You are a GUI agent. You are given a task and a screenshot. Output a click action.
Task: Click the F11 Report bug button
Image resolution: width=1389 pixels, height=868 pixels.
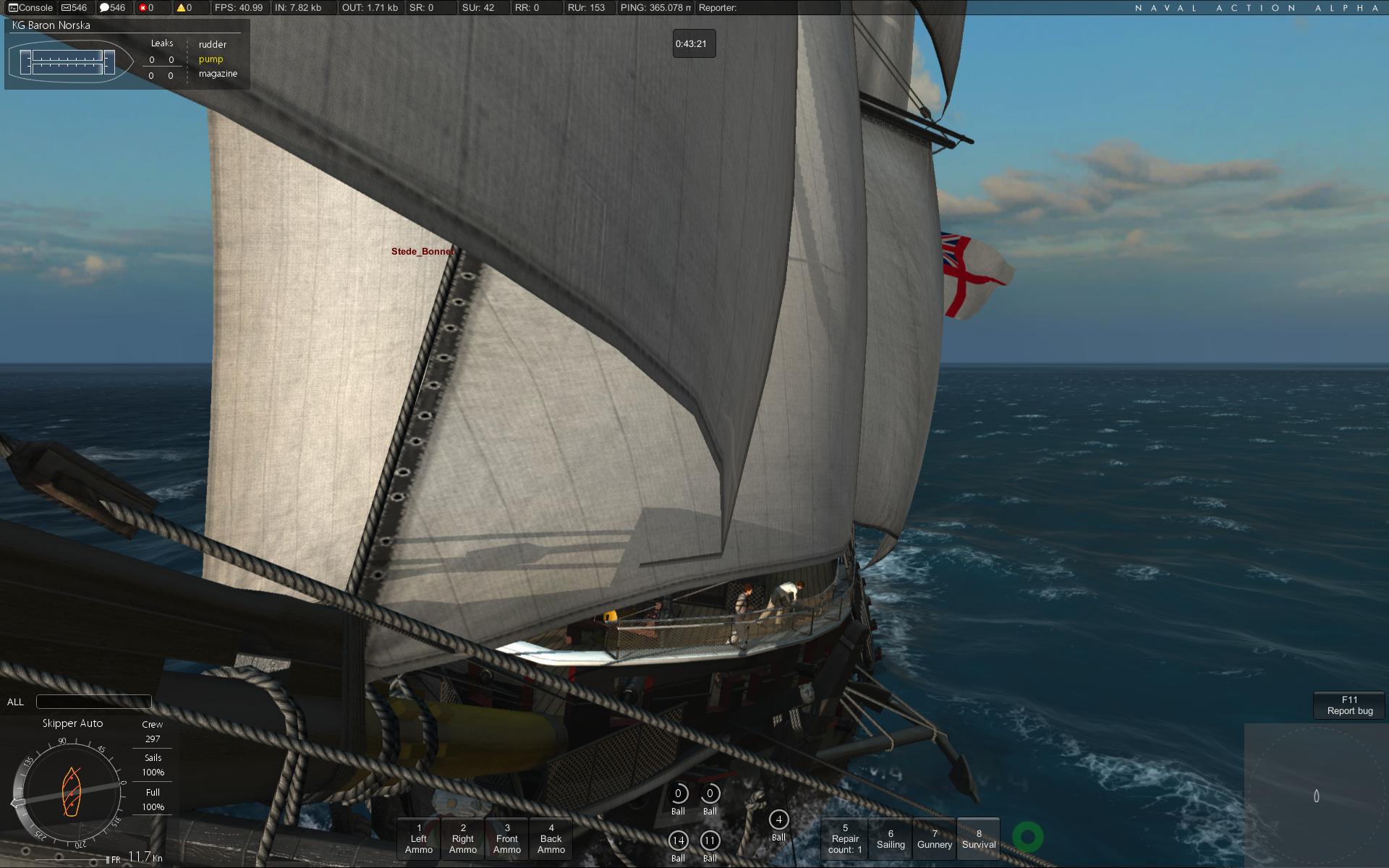tap(1349, 705)
